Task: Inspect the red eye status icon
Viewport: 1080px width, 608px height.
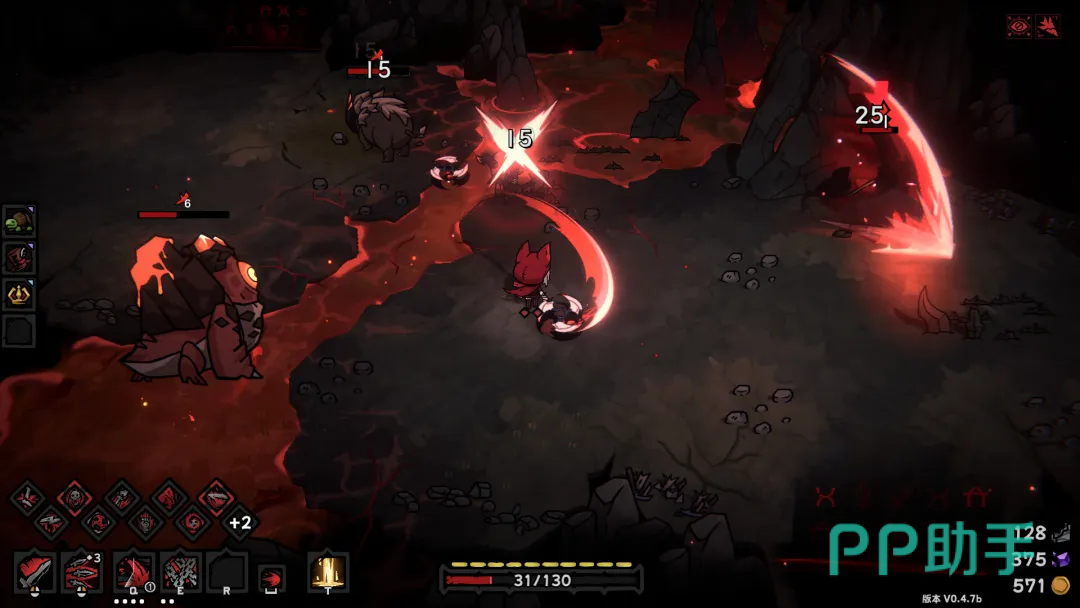Action: pos(1019,27)
